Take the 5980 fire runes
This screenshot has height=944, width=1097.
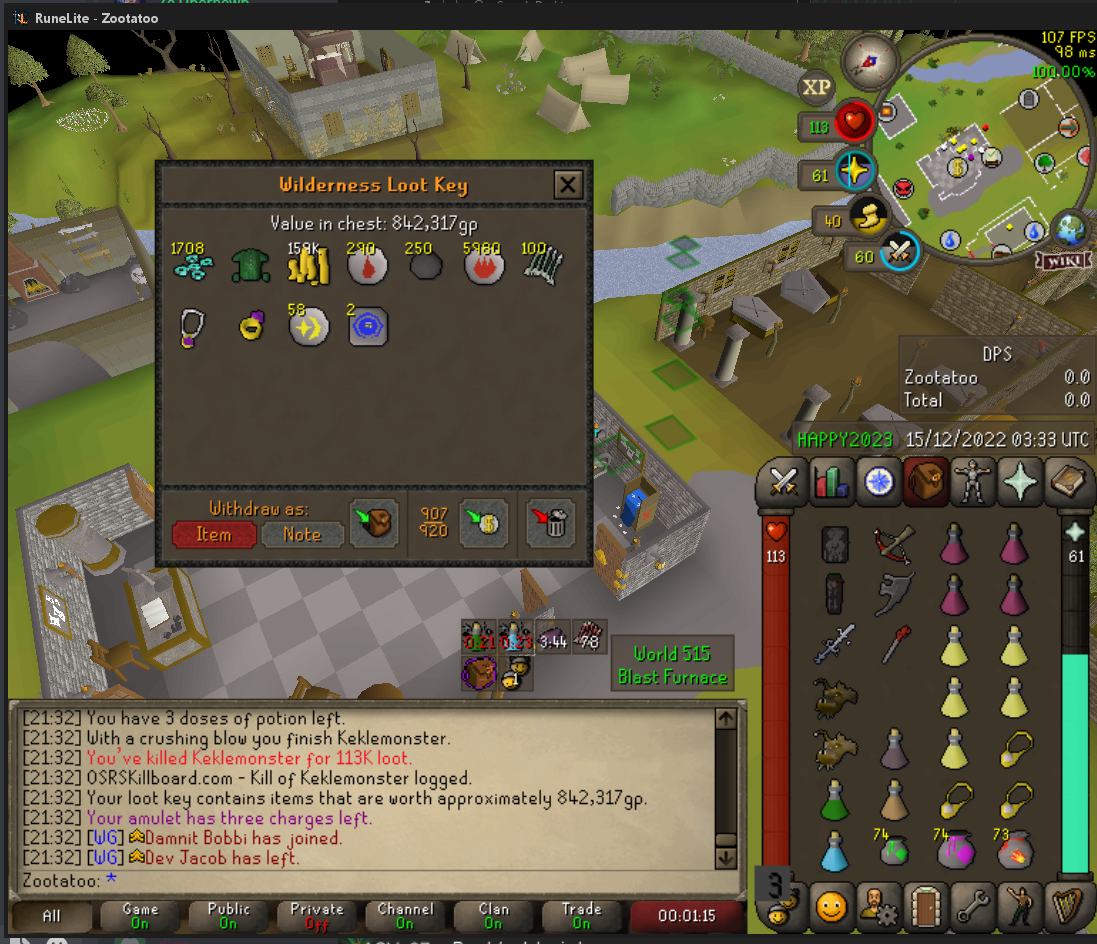click(483, 266)
